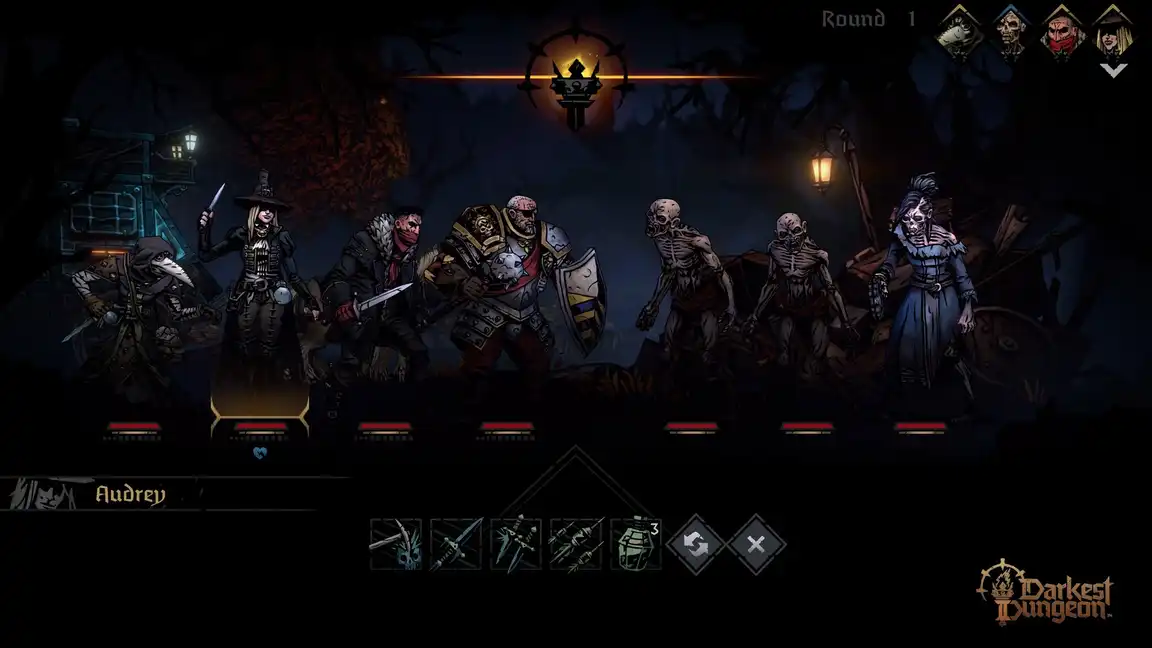
Task: Select the Plague Doctor turn order portrait
Action: 958,30
